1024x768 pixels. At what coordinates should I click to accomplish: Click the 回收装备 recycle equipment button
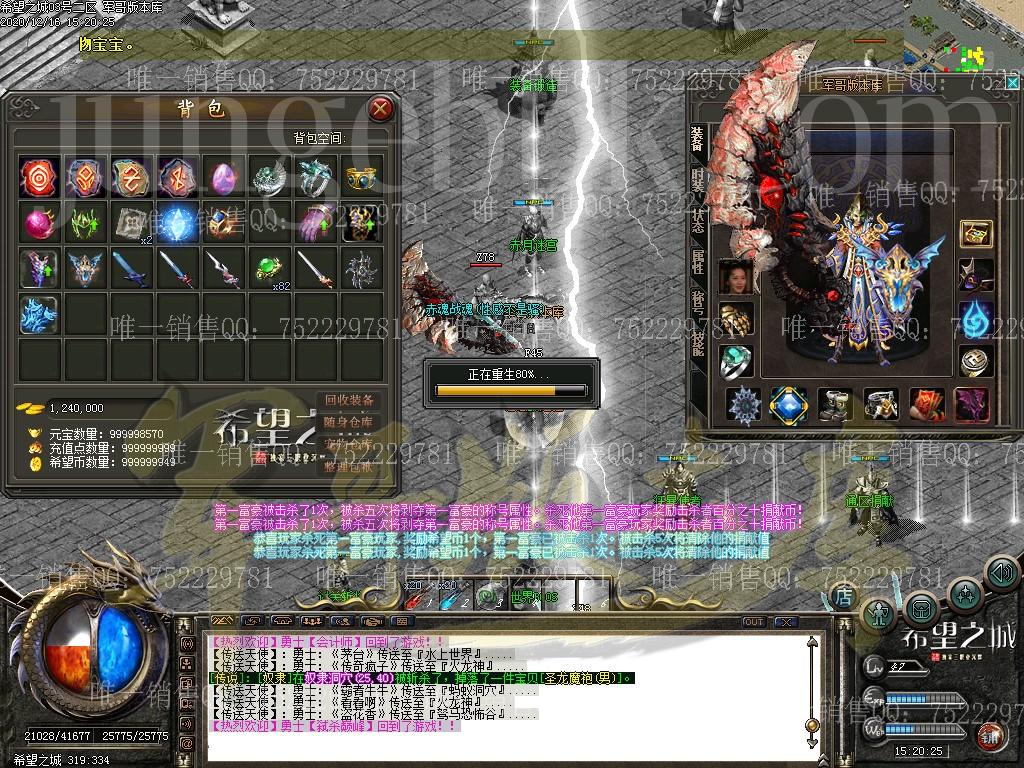pos(349,400)
